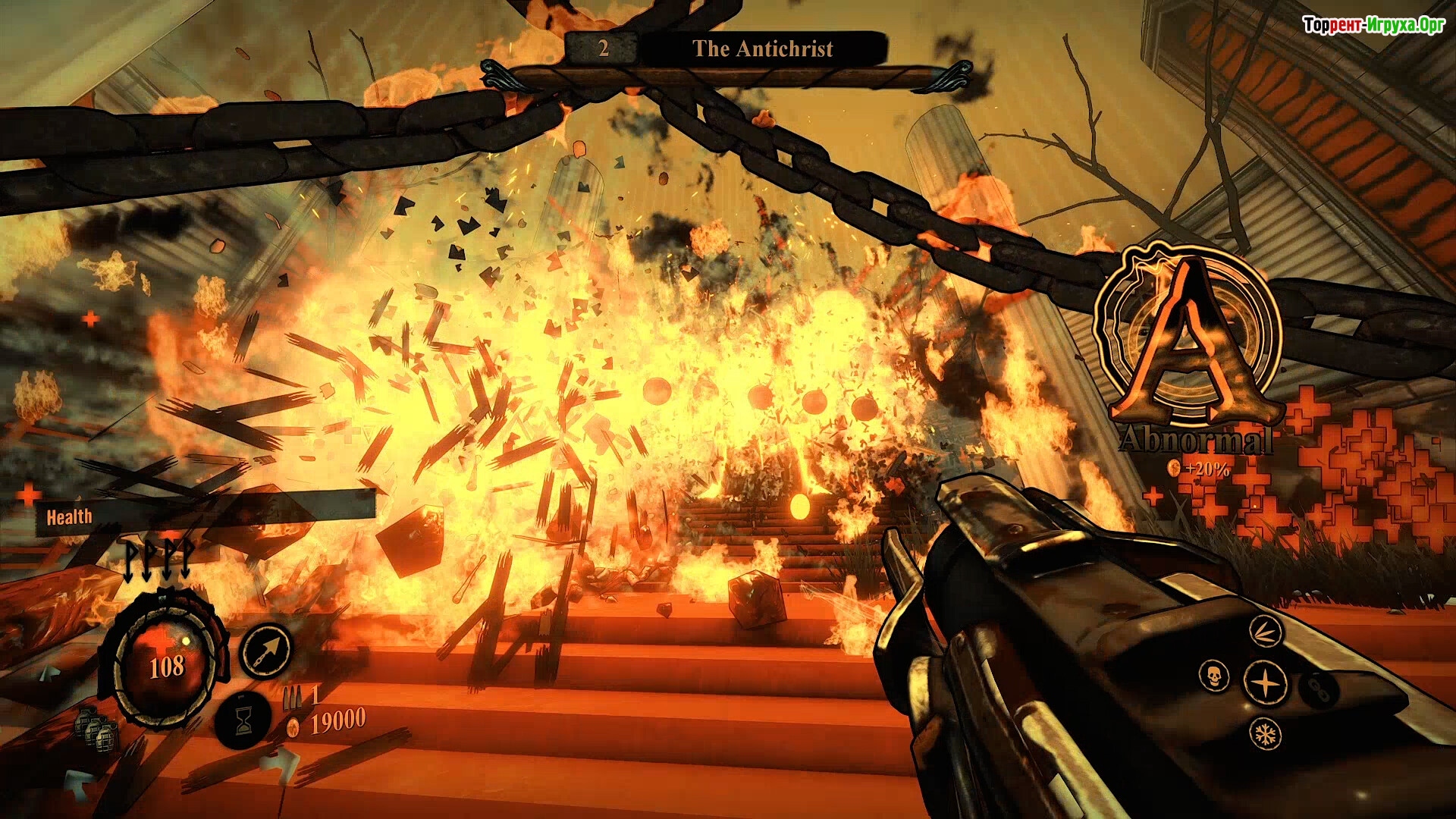This screenshot has width=1456, height=819.
Task: Select the triple-blade spread icon
Action: [x=1265, y=631]
